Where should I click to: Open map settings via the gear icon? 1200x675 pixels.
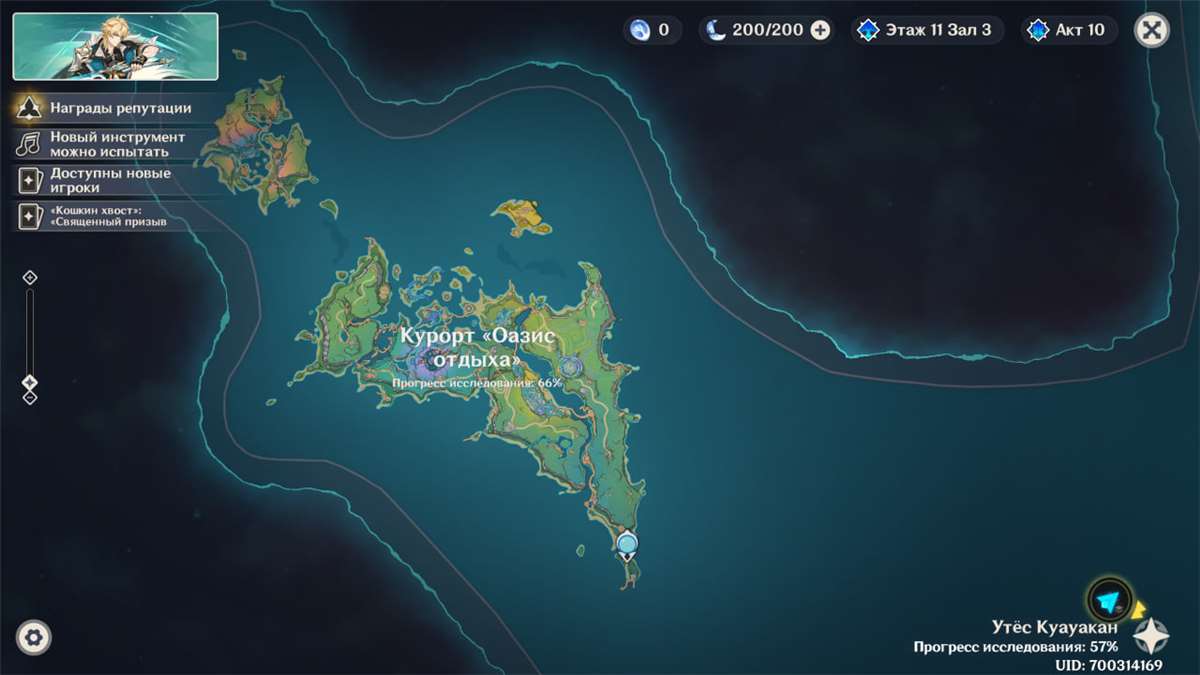click(34, 637)
